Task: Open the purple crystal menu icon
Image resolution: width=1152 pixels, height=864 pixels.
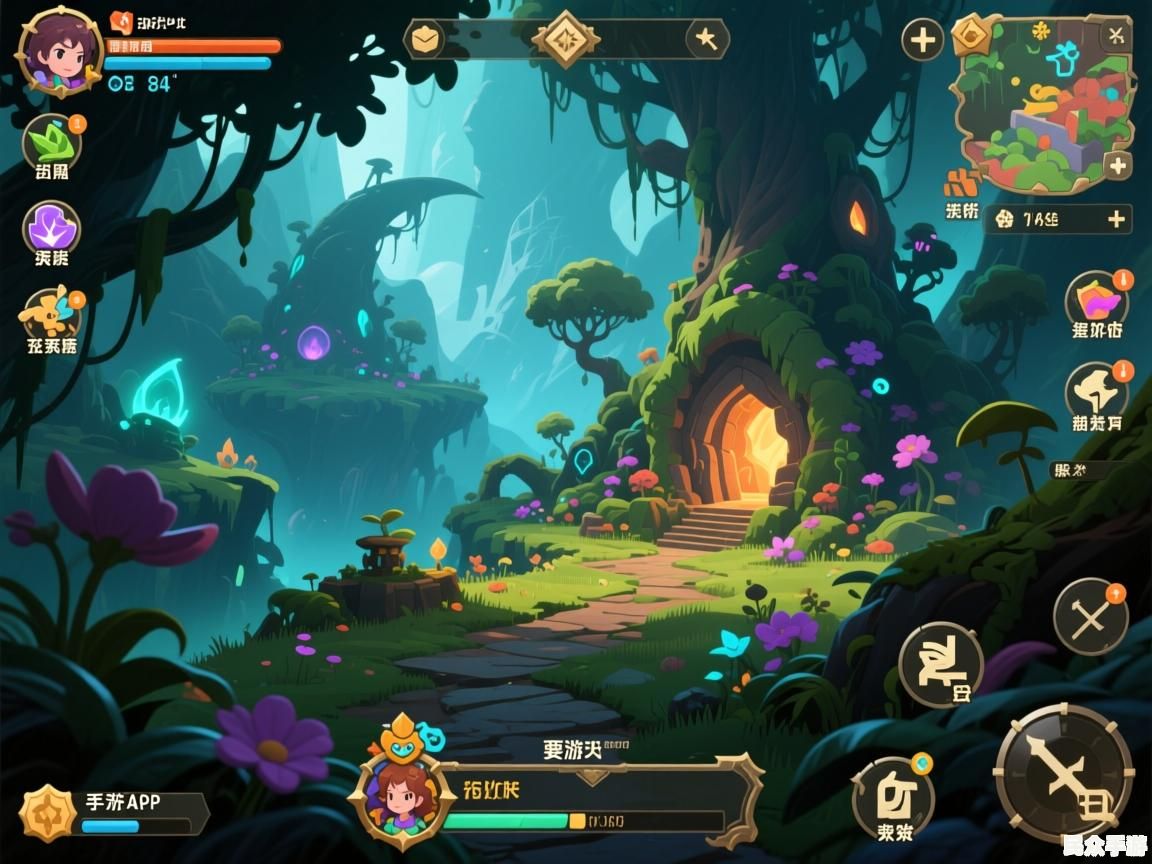Action: [x=51, y=227]
